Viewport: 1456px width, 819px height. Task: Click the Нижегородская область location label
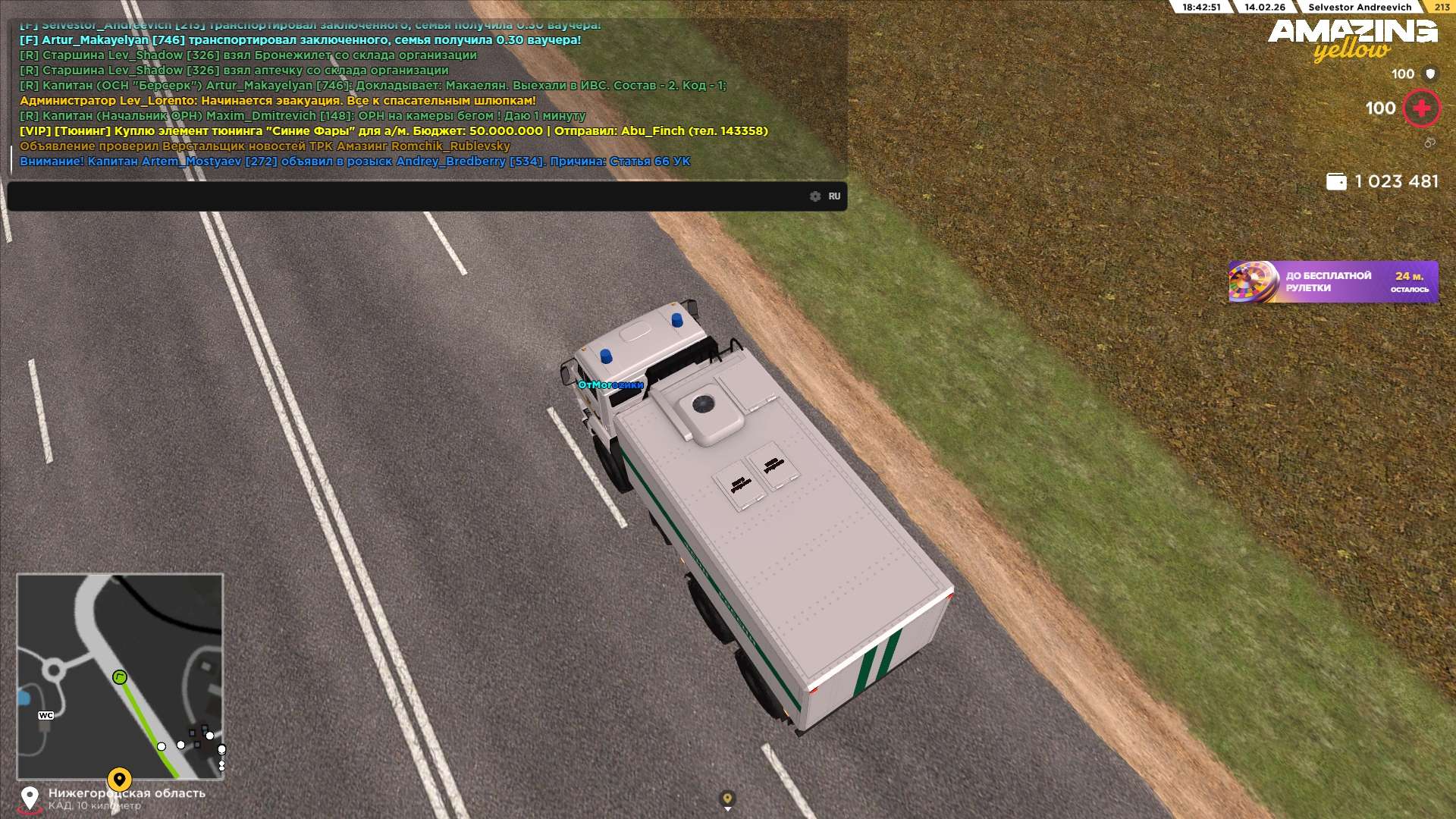(x=127, y=793)
